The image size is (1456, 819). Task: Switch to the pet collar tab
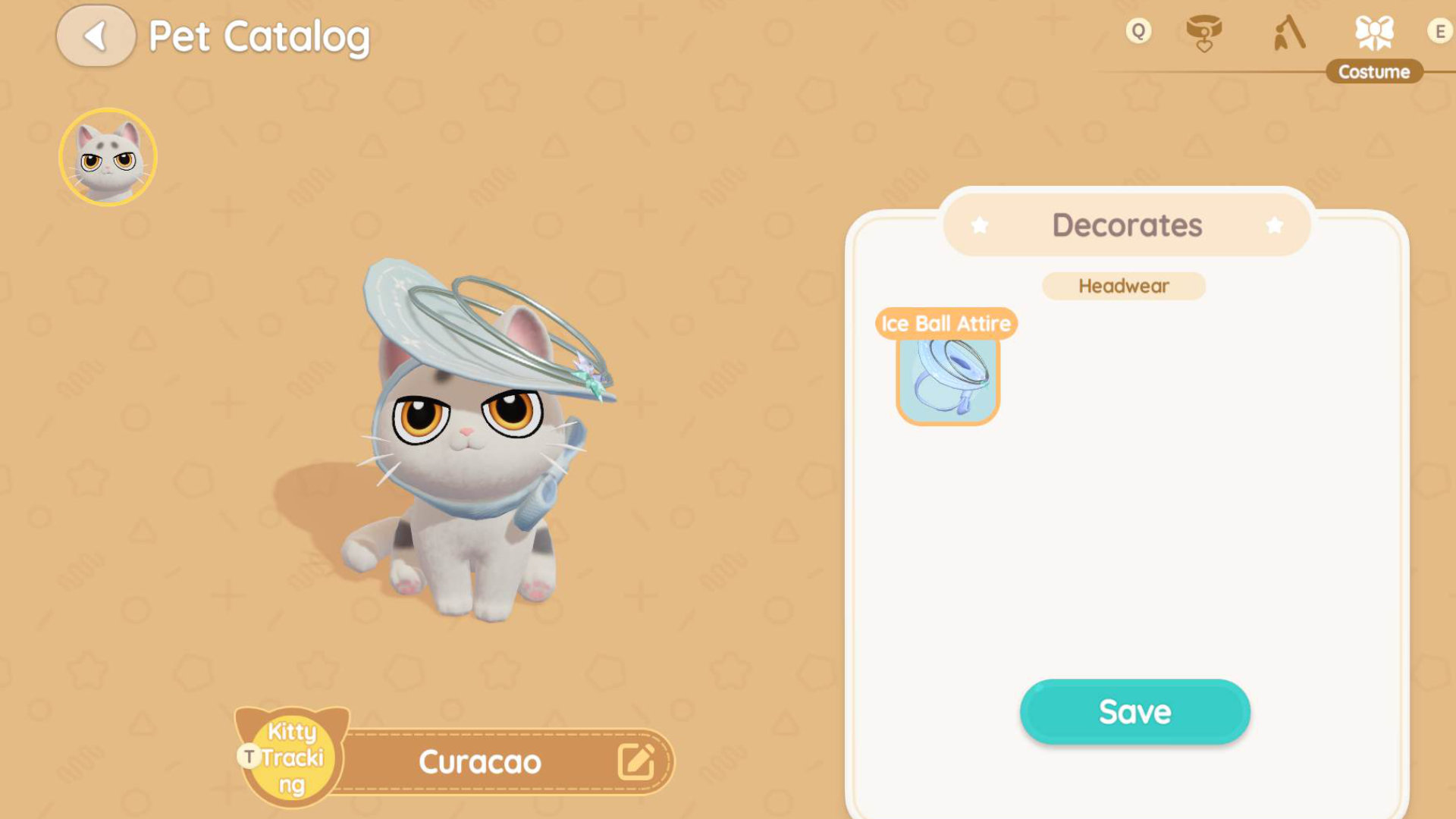click(1203, 33)
